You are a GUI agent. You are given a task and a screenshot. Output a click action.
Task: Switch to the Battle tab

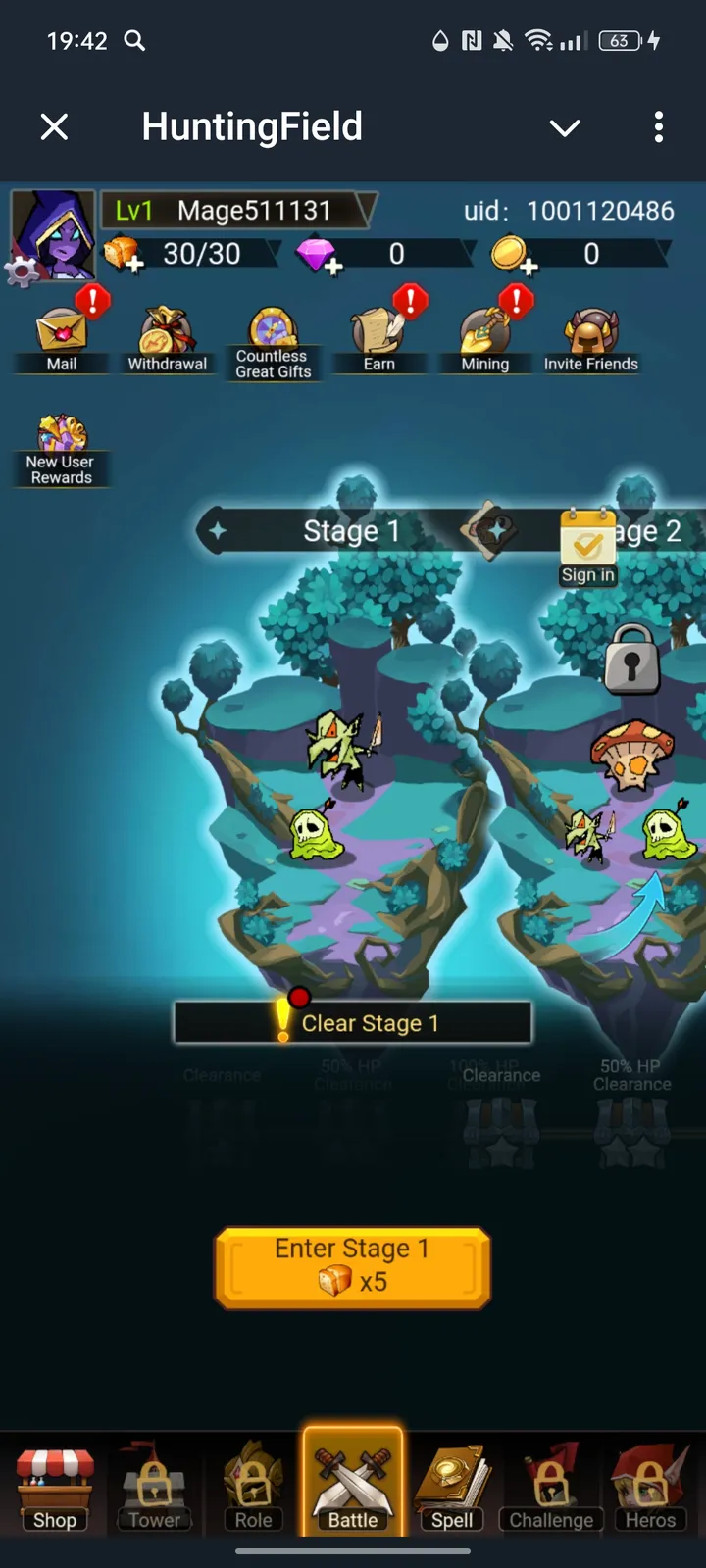[x=353, y=1485]
